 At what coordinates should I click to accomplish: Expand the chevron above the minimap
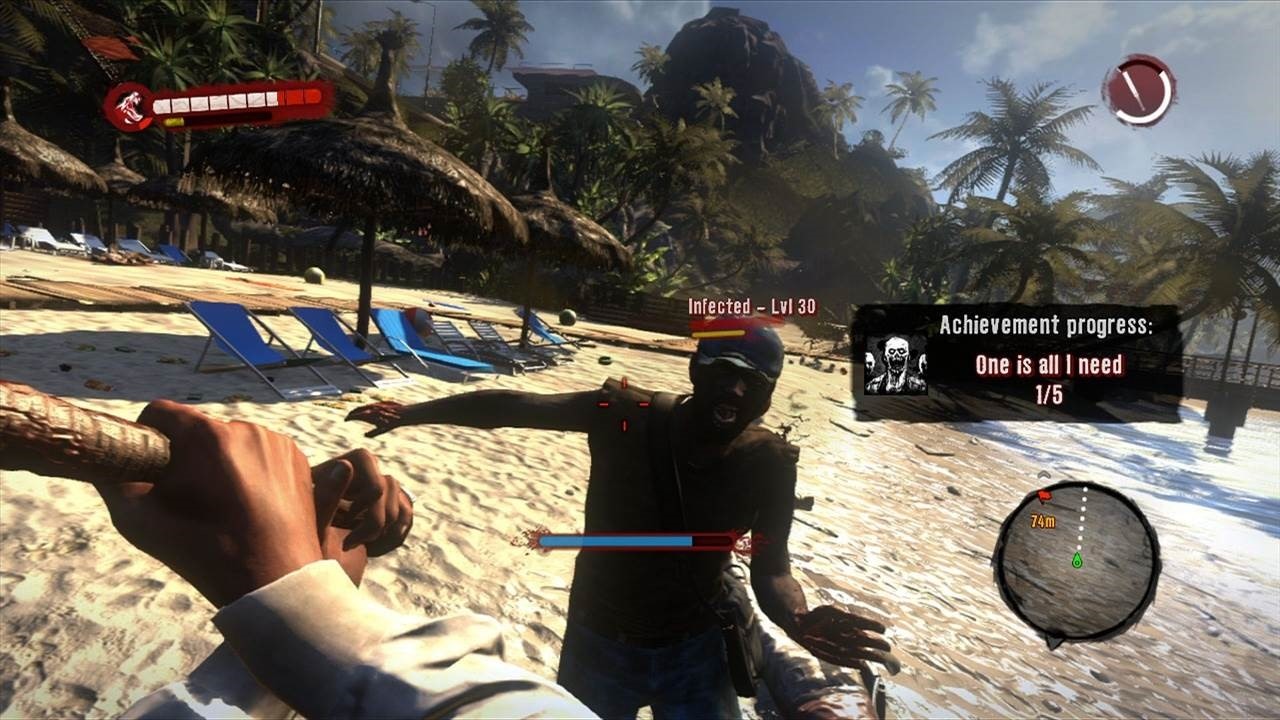tap(1044, 474)
